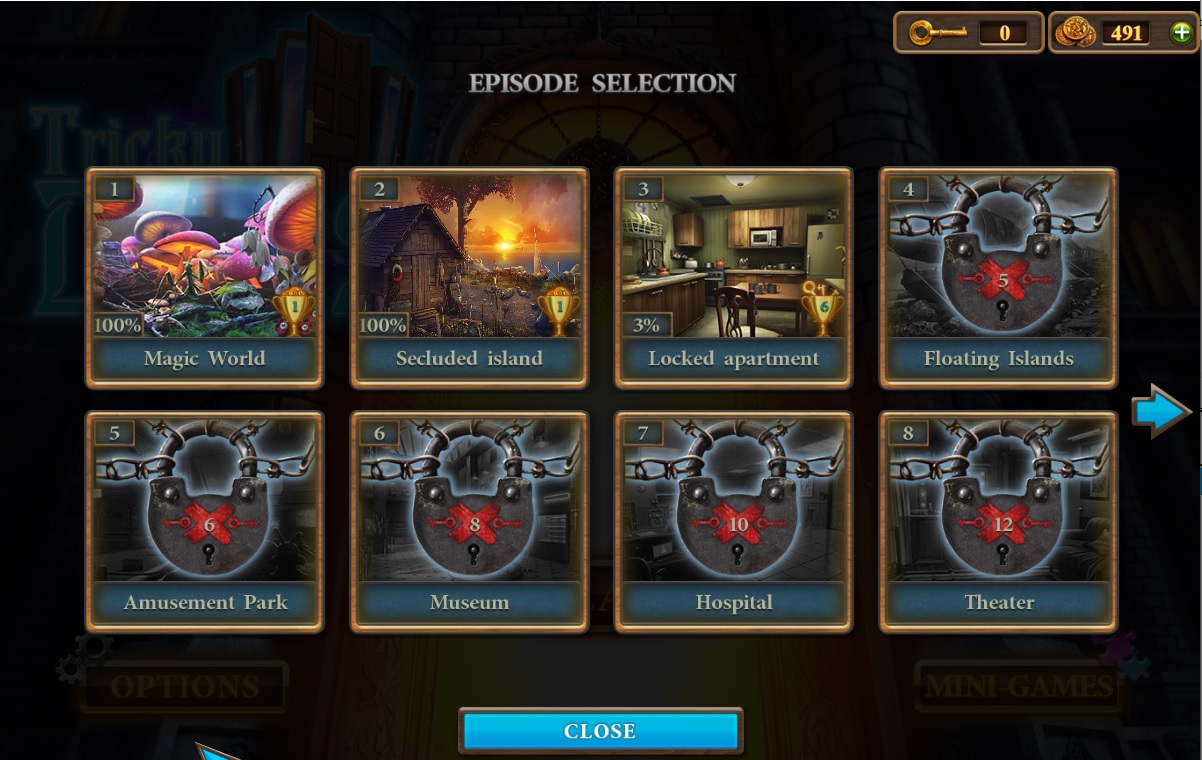Close the episode selection screen

600,731
